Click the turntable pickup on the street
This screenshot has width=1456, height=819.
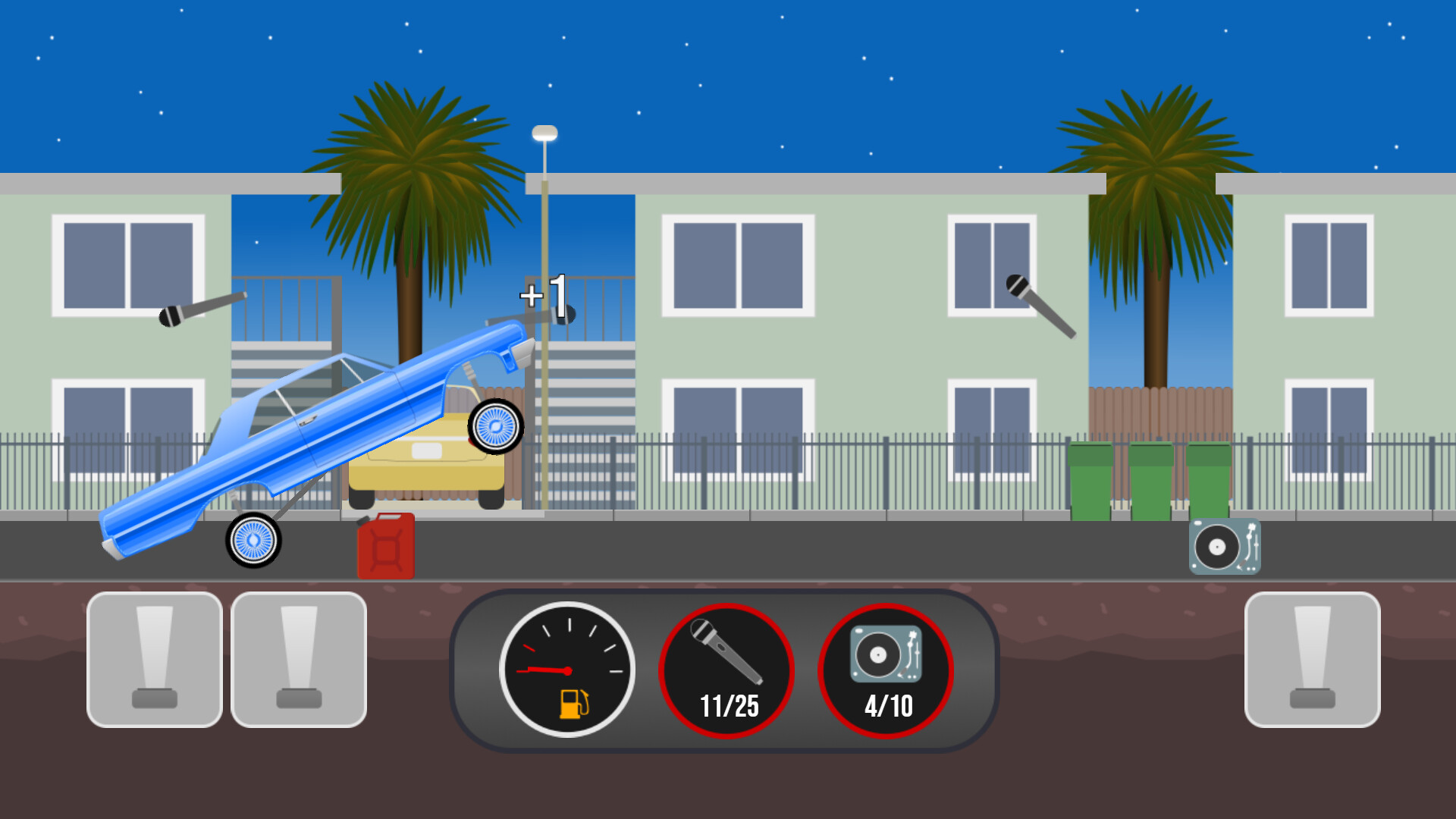(1224, 544)
